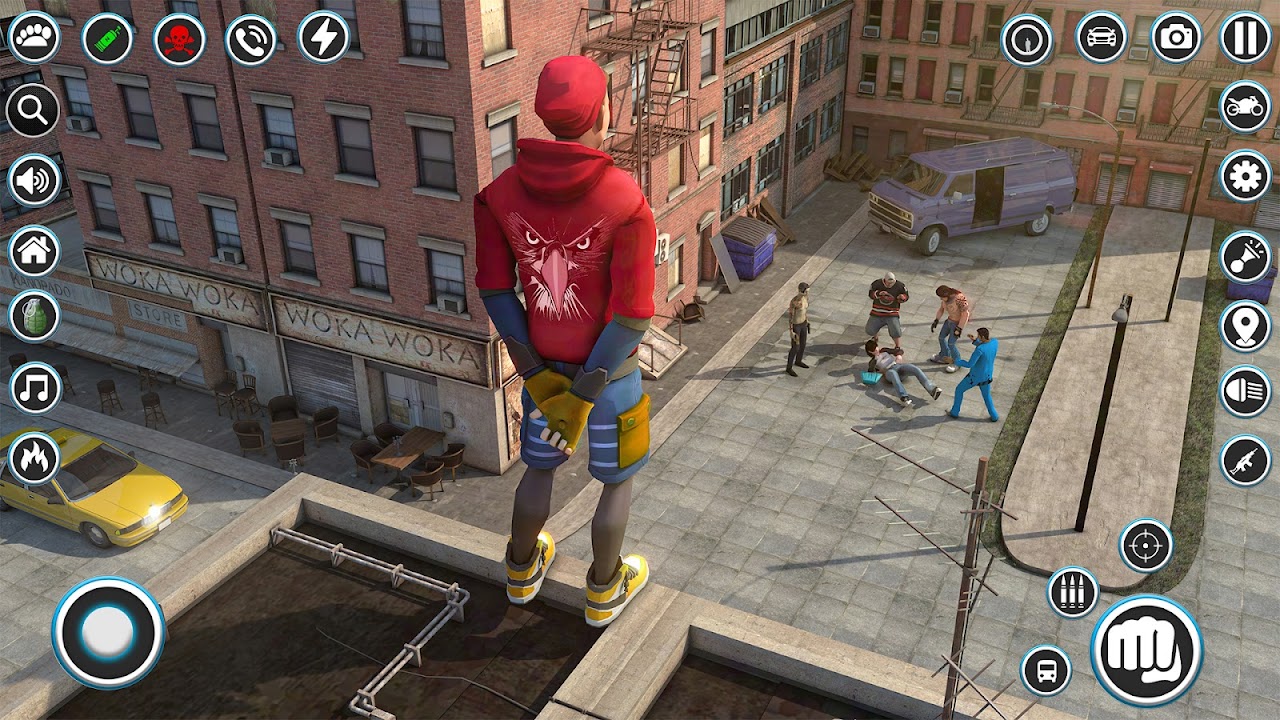Activate the fire flame ability
The image size is (1280, 720).
click(x=34, y=459)
